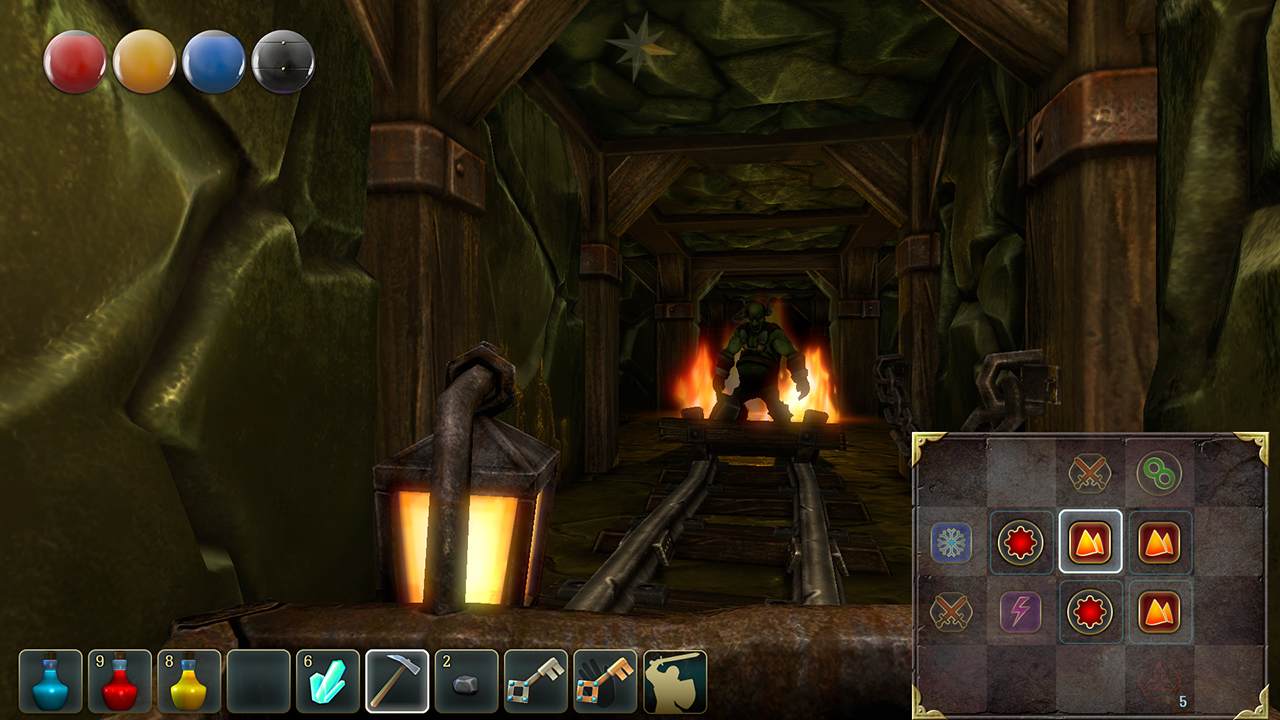The image size is (1280, 720).
Task: Choose the snowflake frost spell
Action: [x=950, y=545]
